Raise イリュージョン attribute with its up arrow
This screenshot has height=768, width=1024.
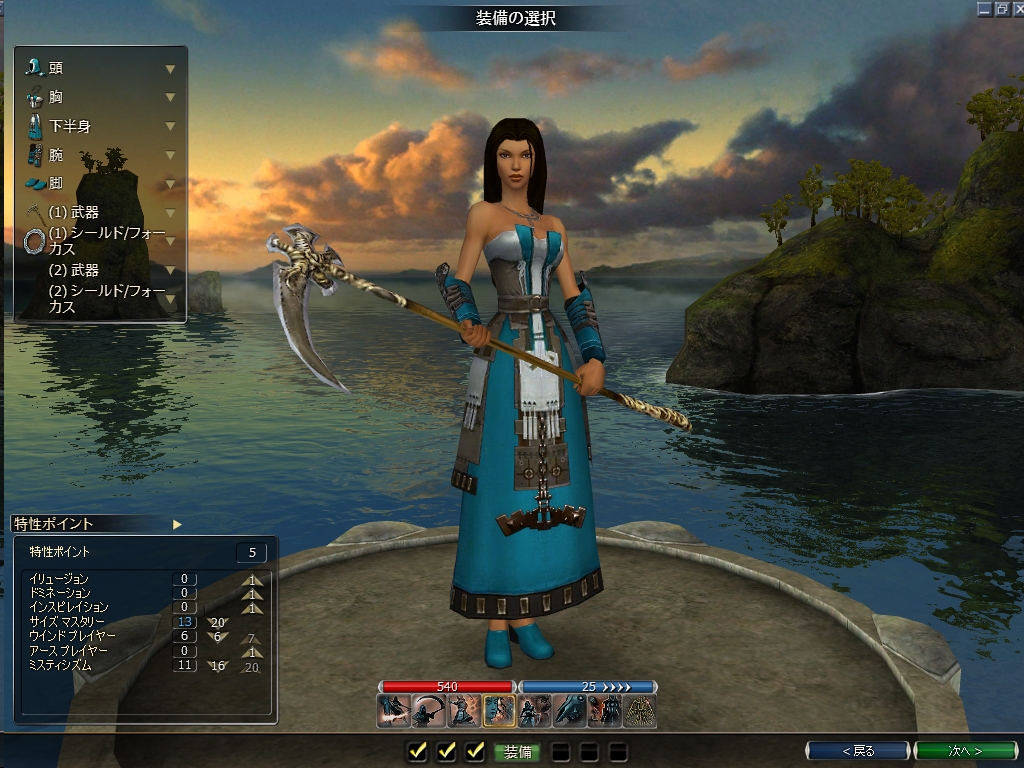tap(254, 579)
